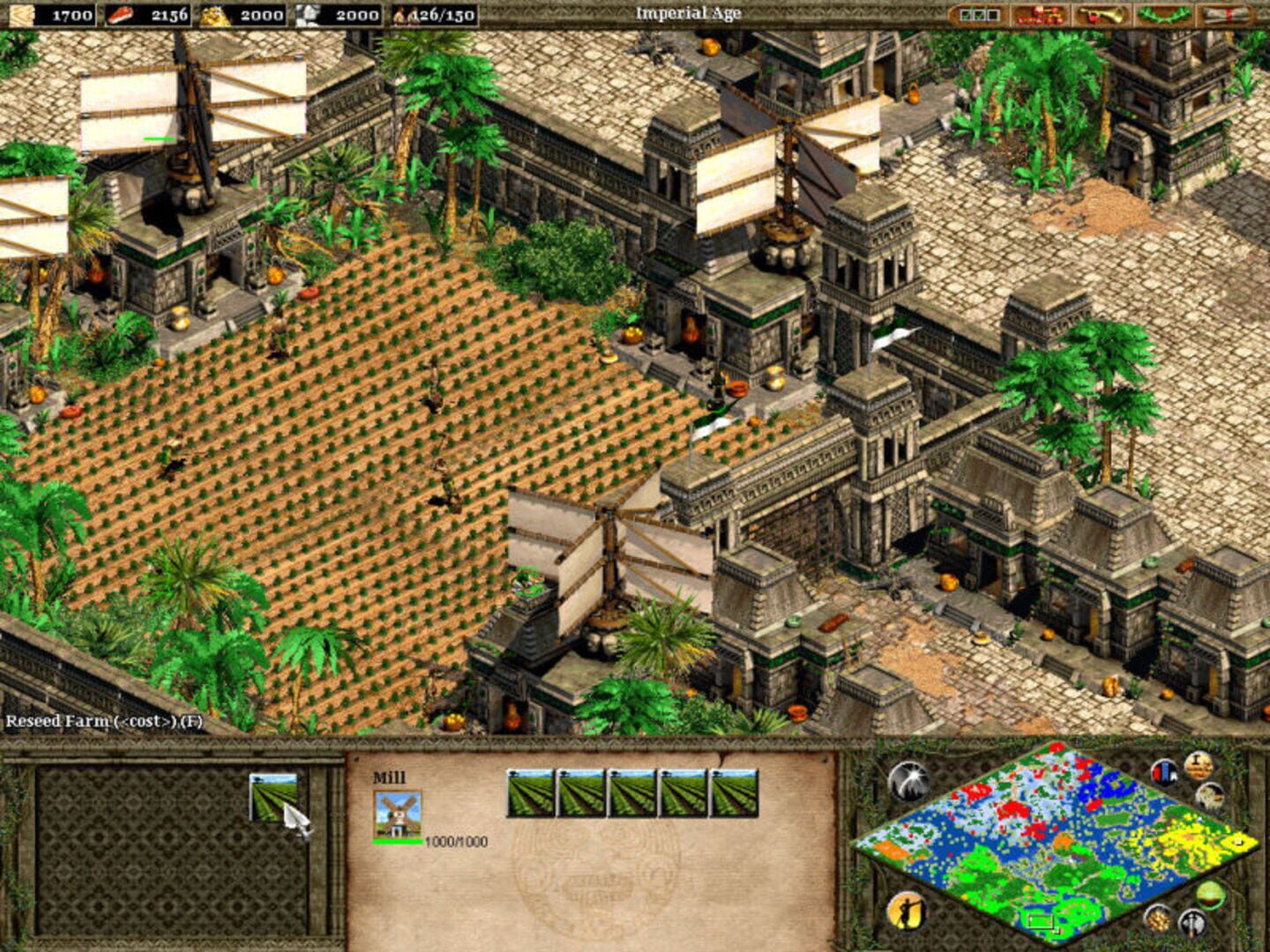View Achievements using the wreath icon
The width and height of the screenshot is (1270, 952).
[x=1165, y=13]
